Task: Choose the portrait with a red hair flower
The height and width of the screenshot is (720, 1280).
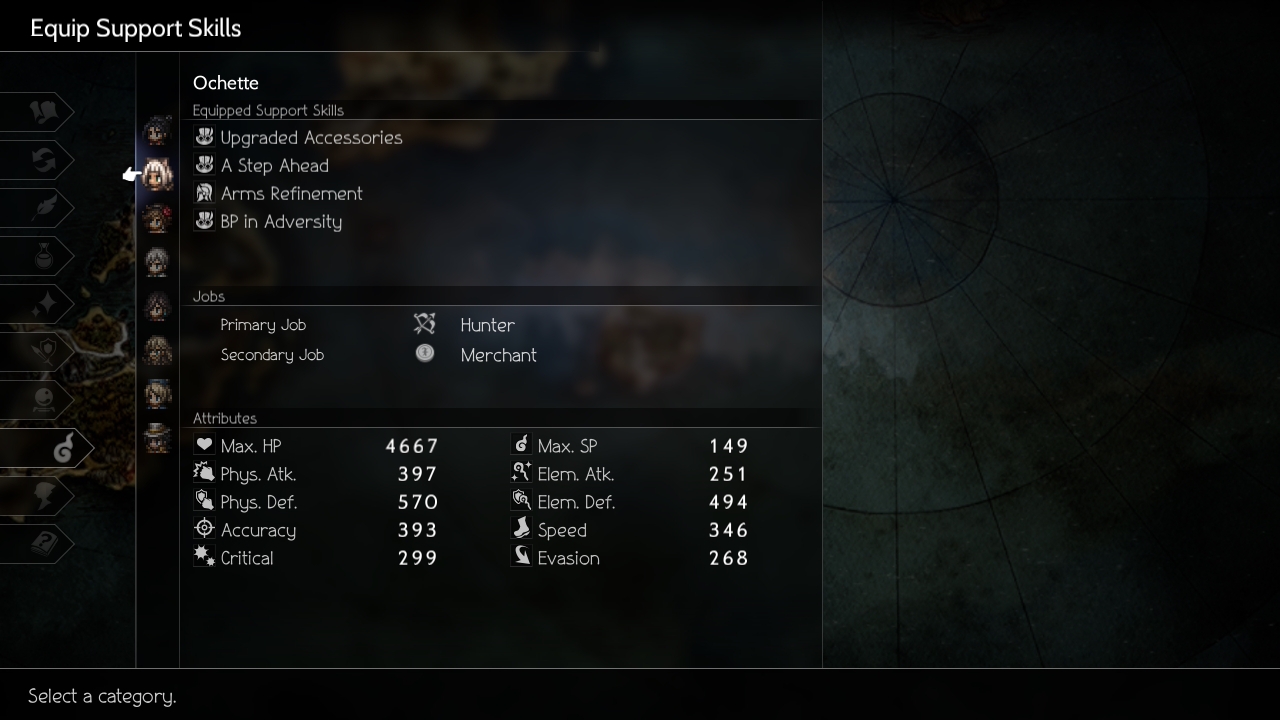Action: point(157,218)
